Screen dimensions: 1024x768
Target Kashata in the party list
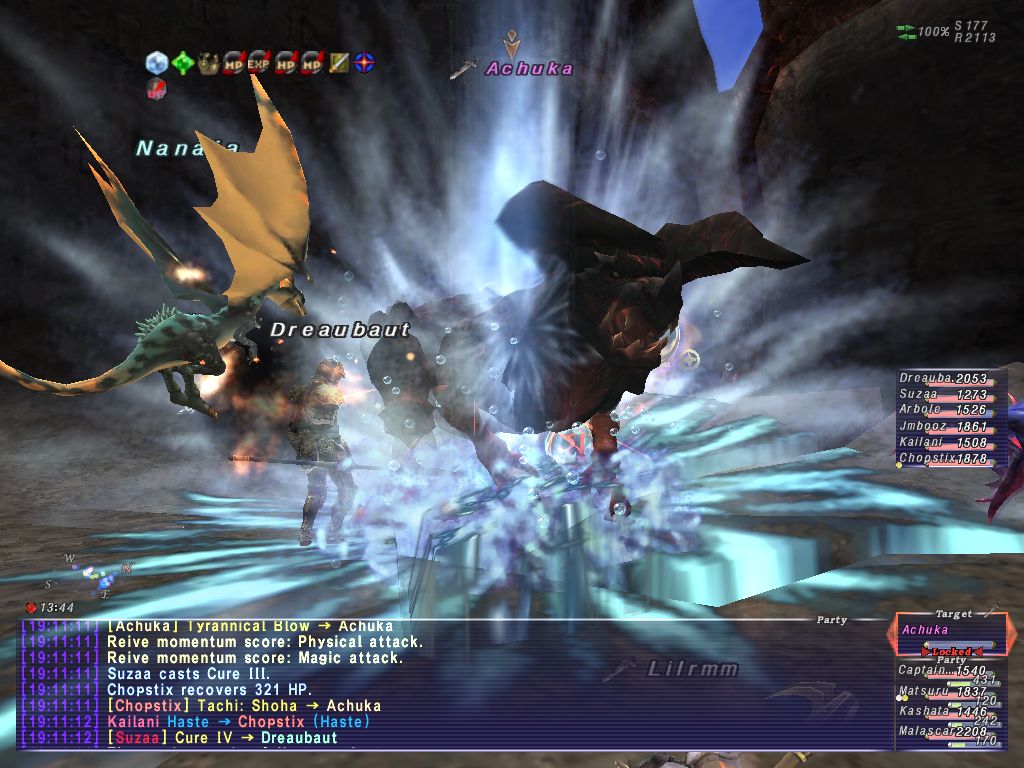click(942, 711)
